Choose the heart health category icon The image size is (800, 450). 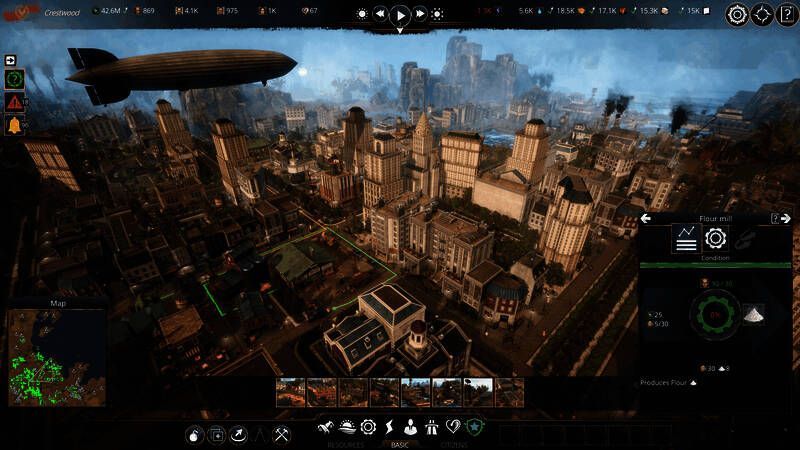(x=452, y=427)
